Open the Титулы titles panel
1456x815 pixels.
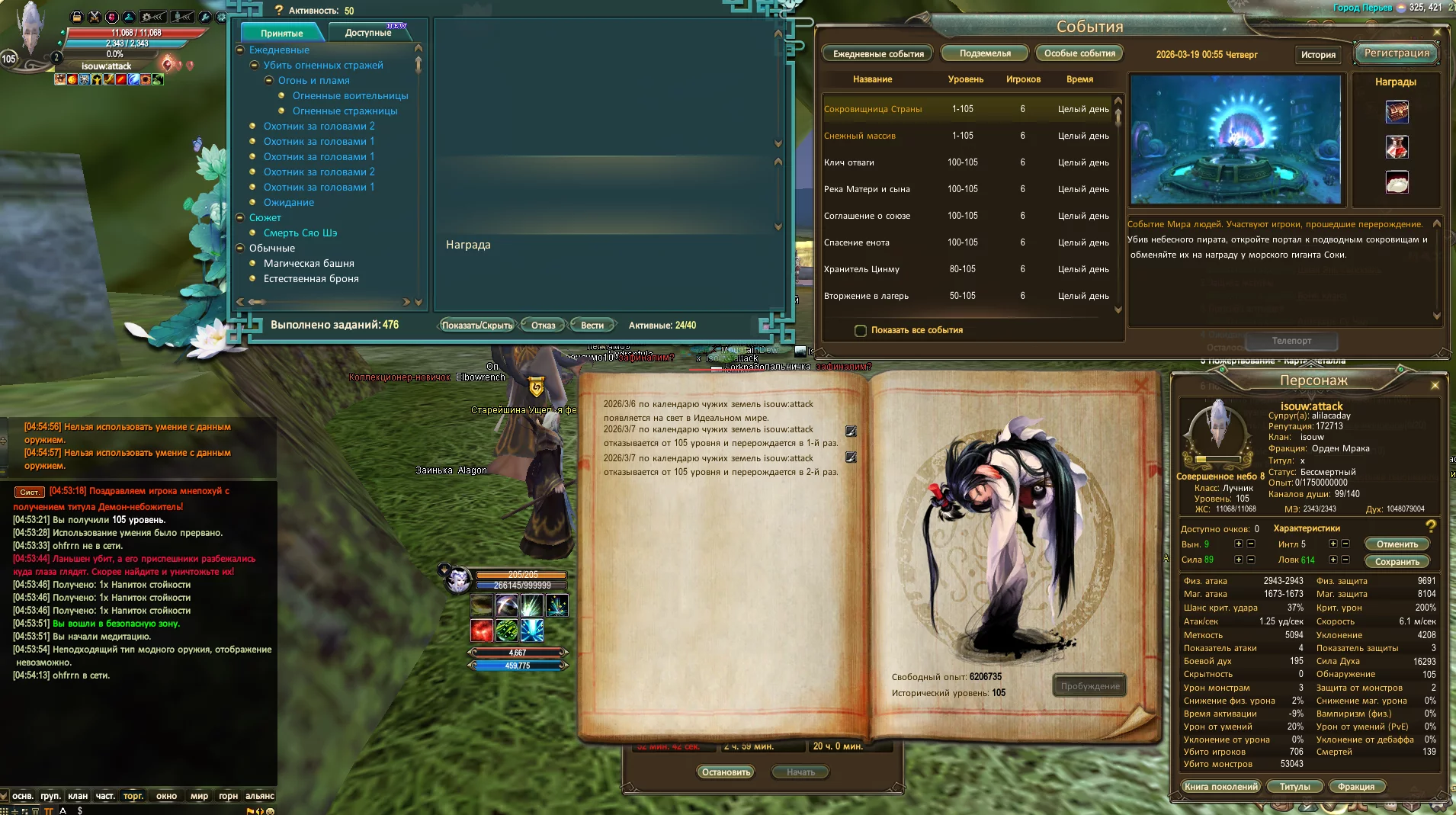point(1295,787)
